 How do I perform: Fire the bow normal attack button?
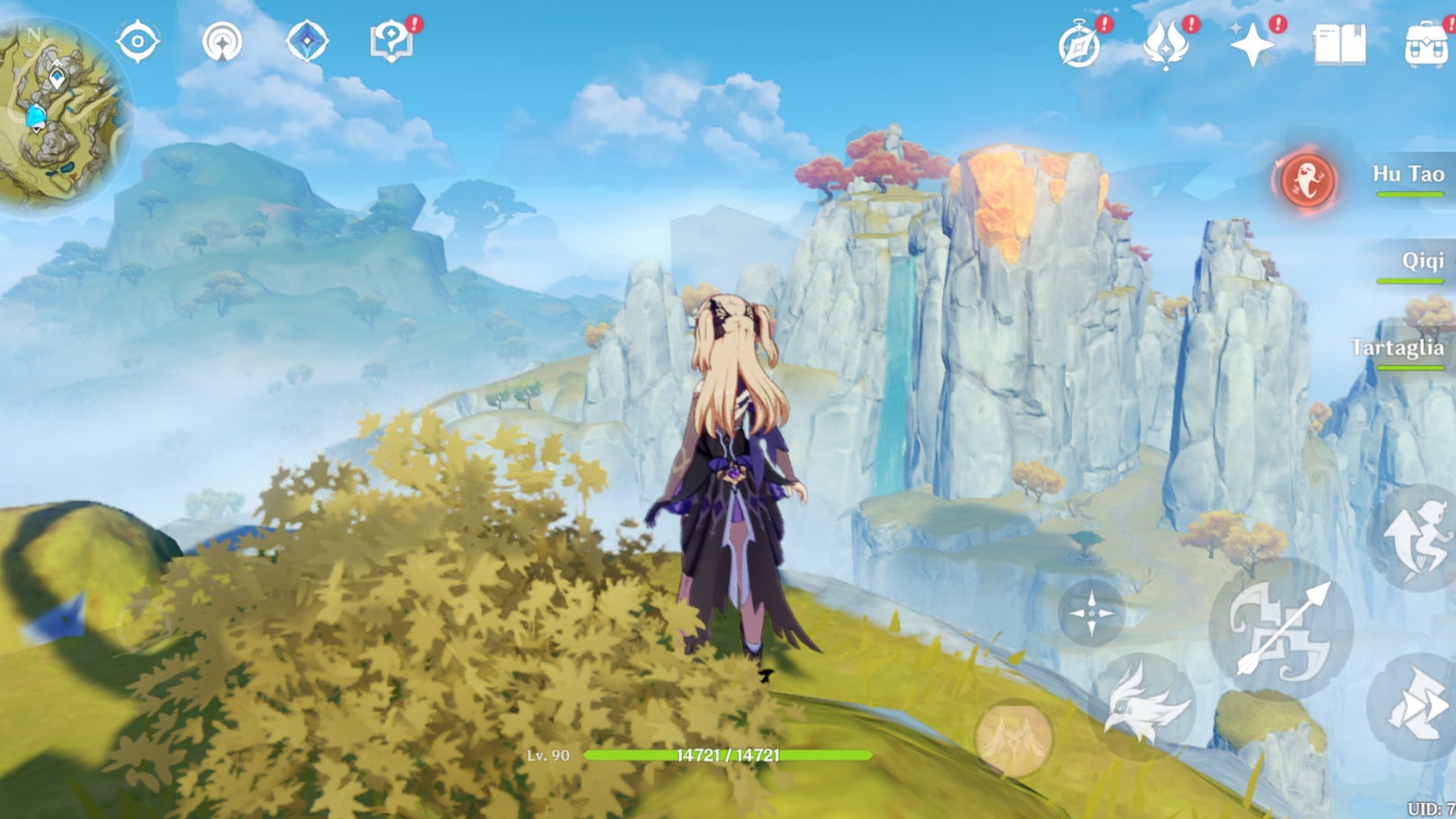(x=1281, y=628)
